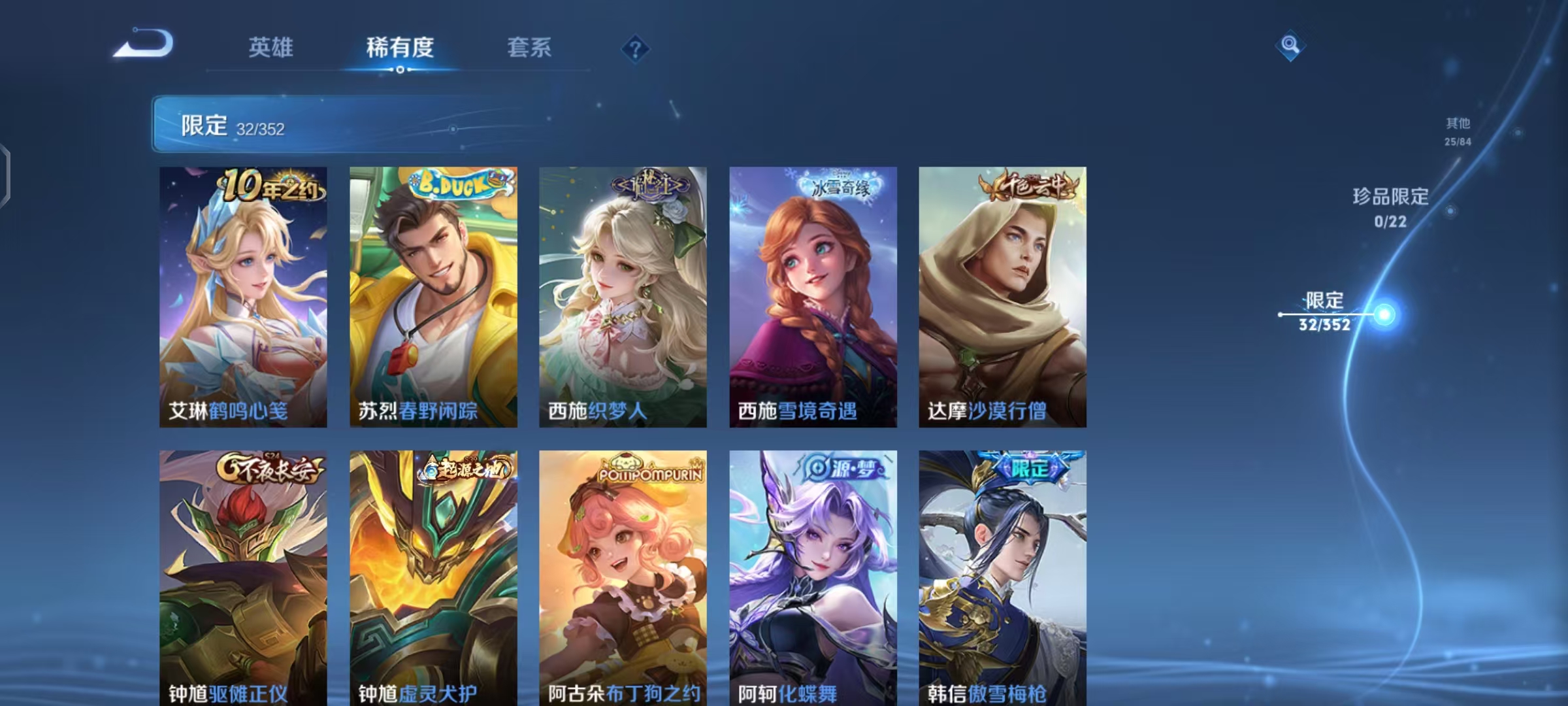The height and width of the screenshot is (706, 1568).
Task: Select the 稀有度 tab
Action: (x=401, y=47)
